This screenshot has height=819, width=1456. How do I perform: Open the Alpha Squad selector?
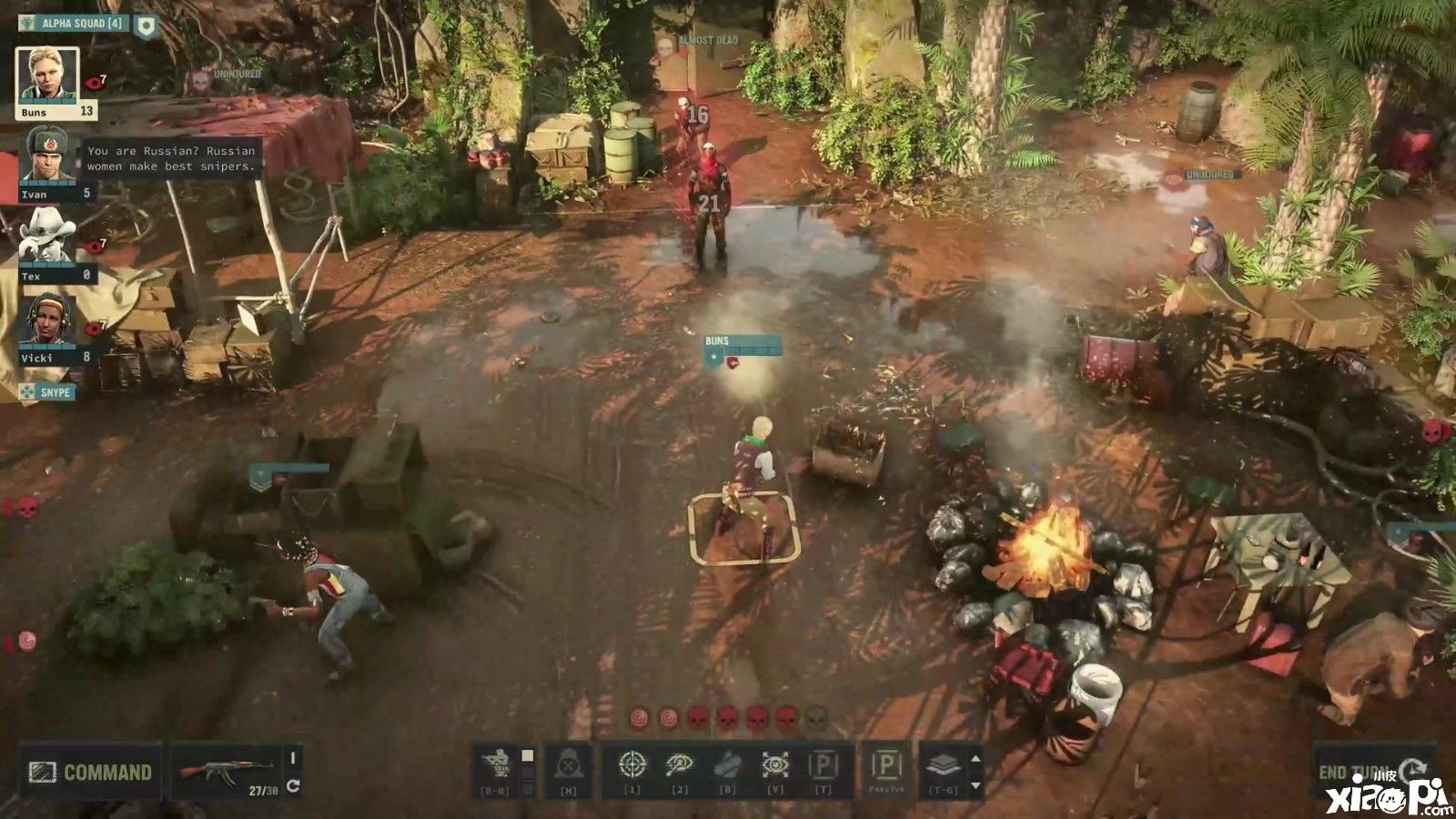pyautogui.click(x=74, y=23)
